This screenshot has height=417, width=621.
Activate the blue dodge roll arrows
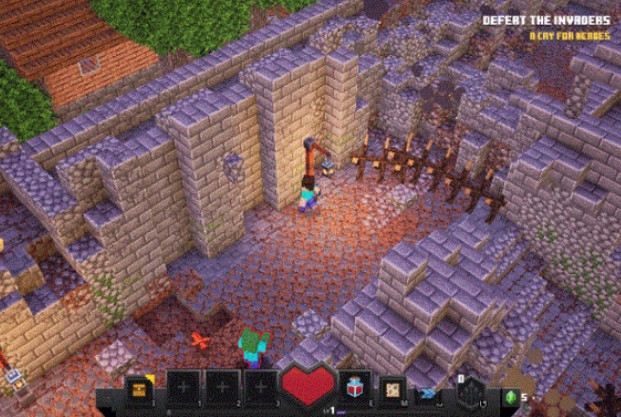[x=427, y=393]
